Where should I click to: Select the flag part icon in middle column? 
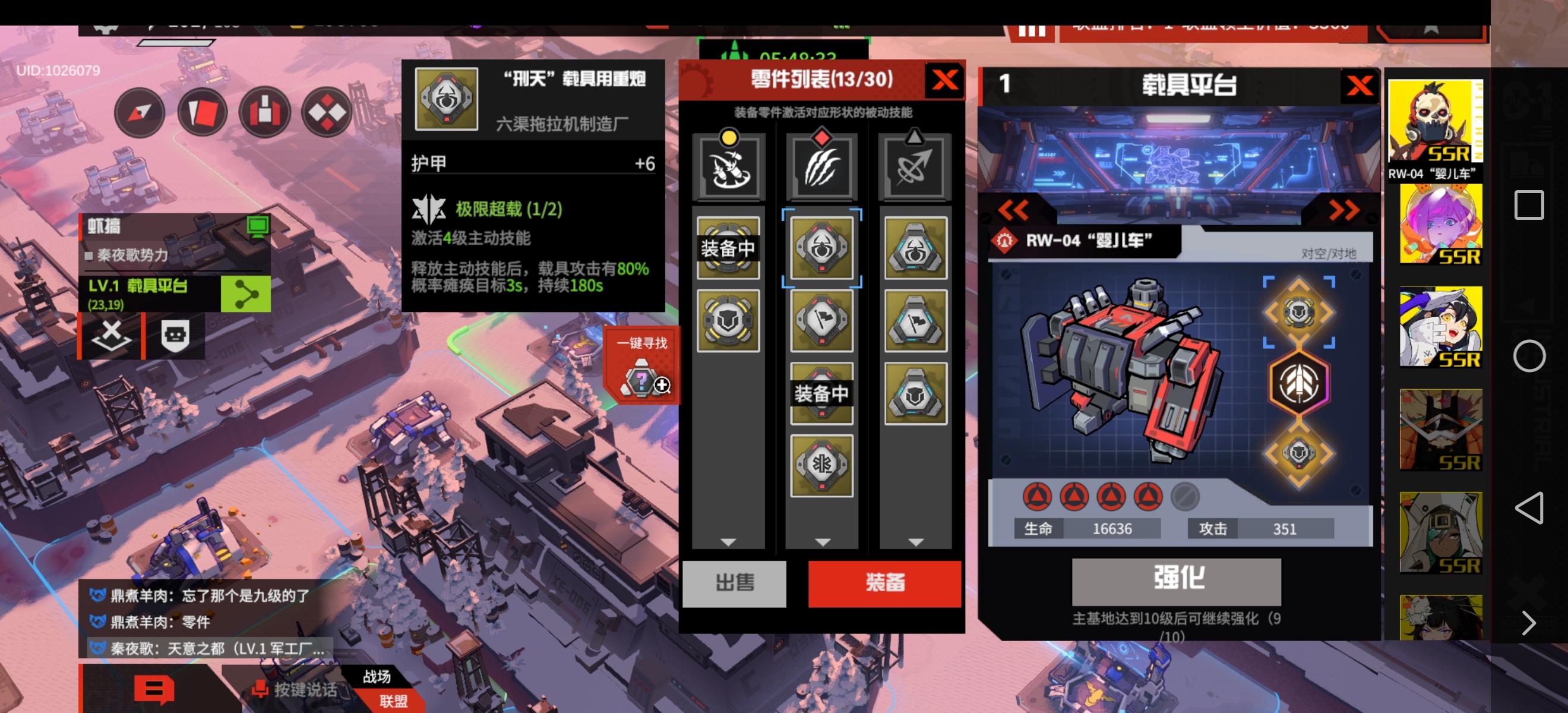823,322
